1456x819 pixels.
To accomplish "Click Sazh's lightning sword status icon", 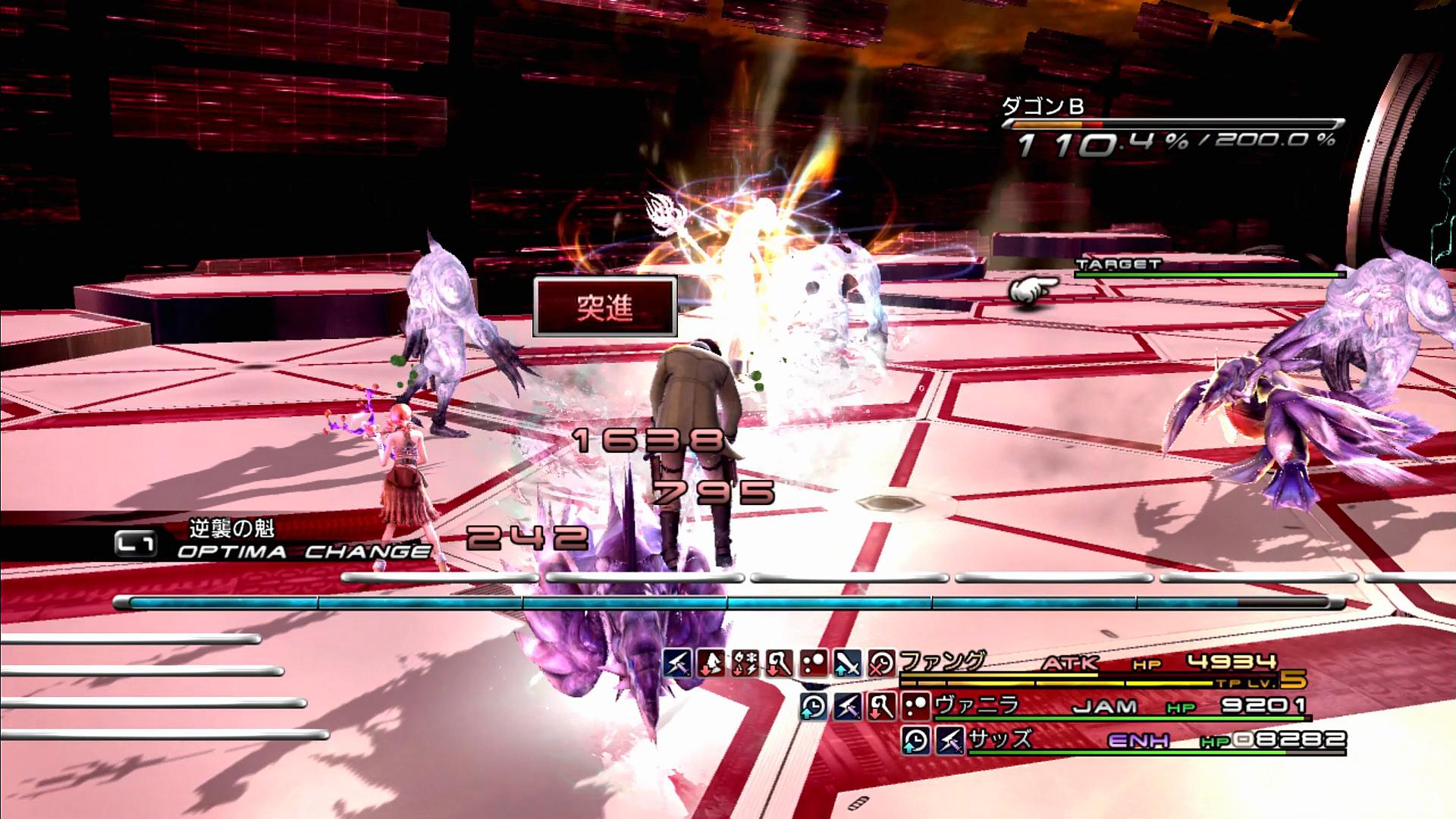I will tap(950, 740).
